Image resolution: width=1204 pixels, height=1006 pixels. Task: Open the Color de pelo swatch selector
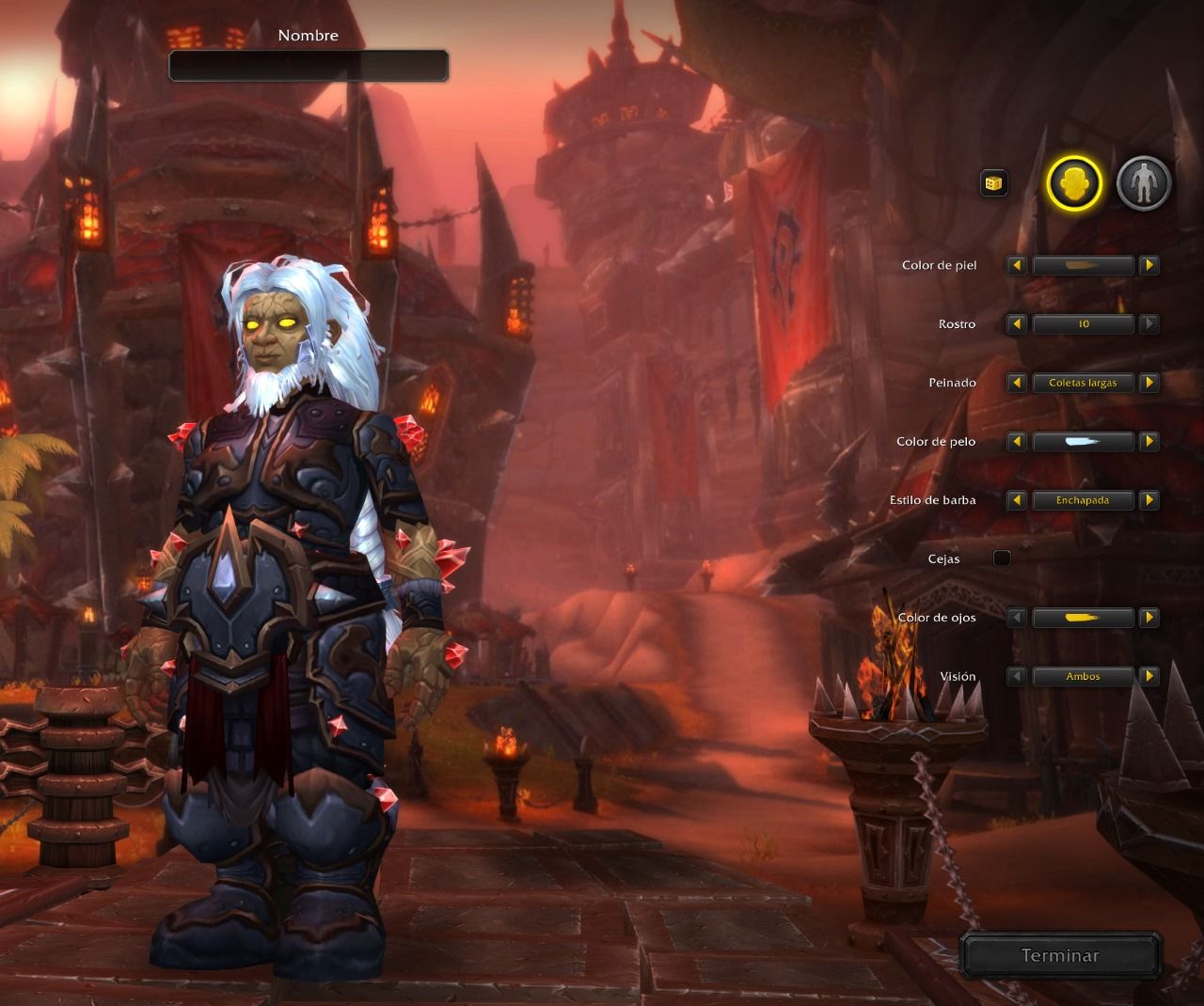coord(1083,442)
